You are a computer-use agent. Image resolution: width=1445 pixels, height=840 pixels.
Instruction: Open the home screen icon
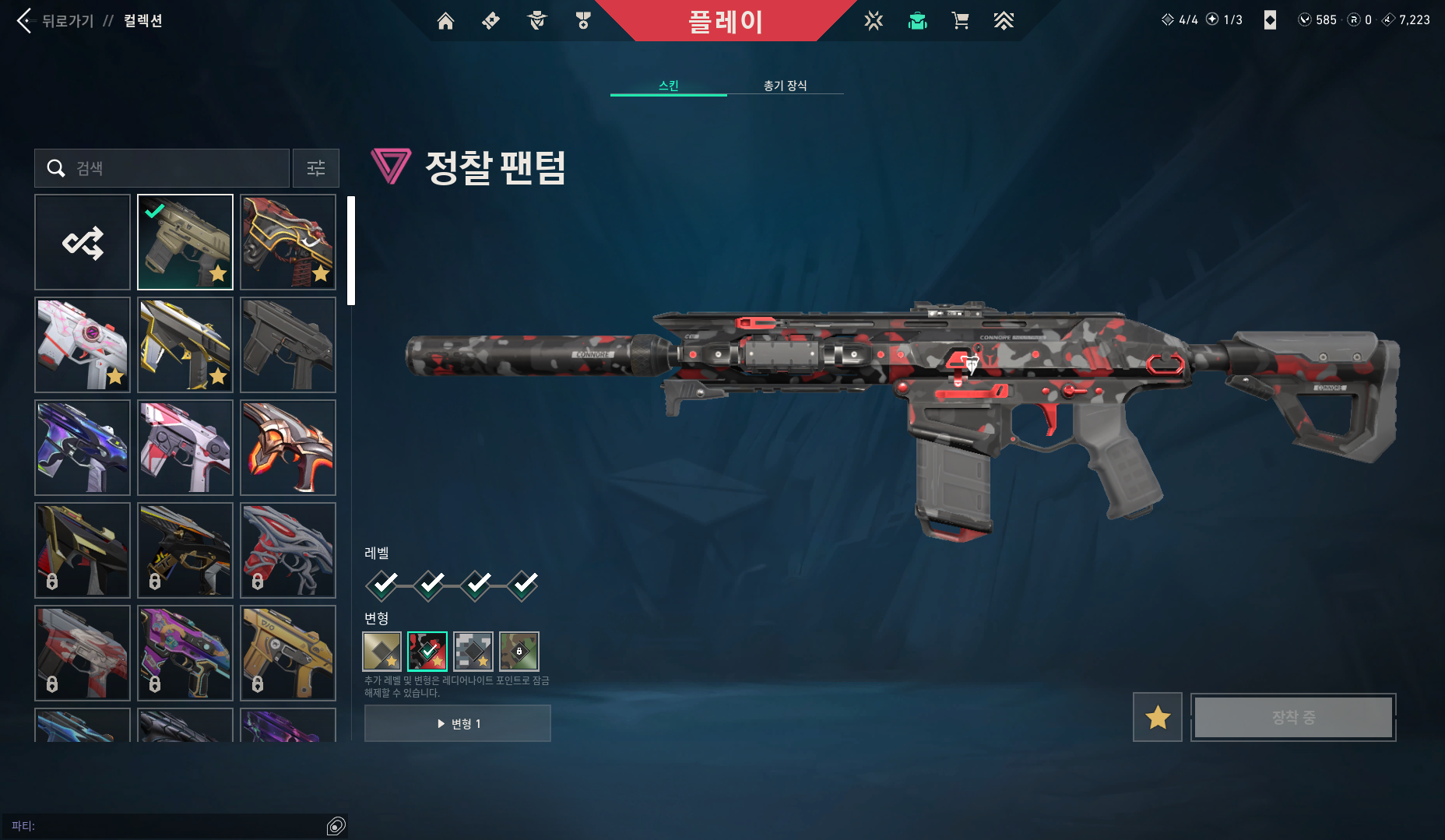[x=446, y=21]
